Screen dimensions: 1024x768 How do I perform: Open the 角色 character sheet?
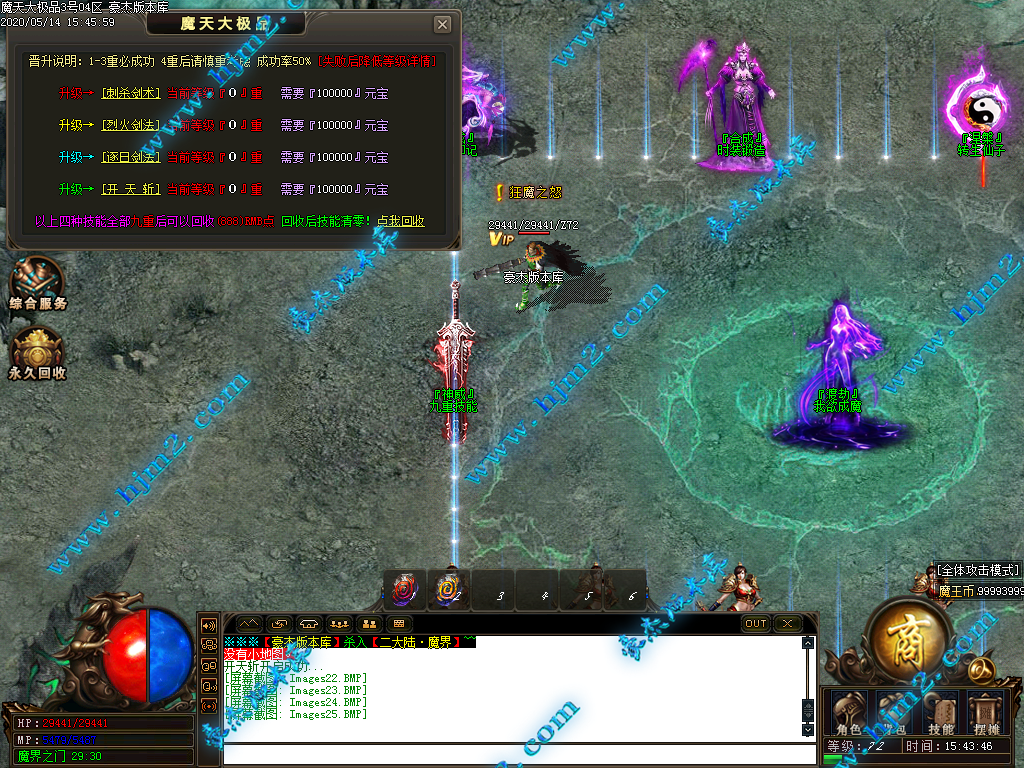click(x=848, y=712)
